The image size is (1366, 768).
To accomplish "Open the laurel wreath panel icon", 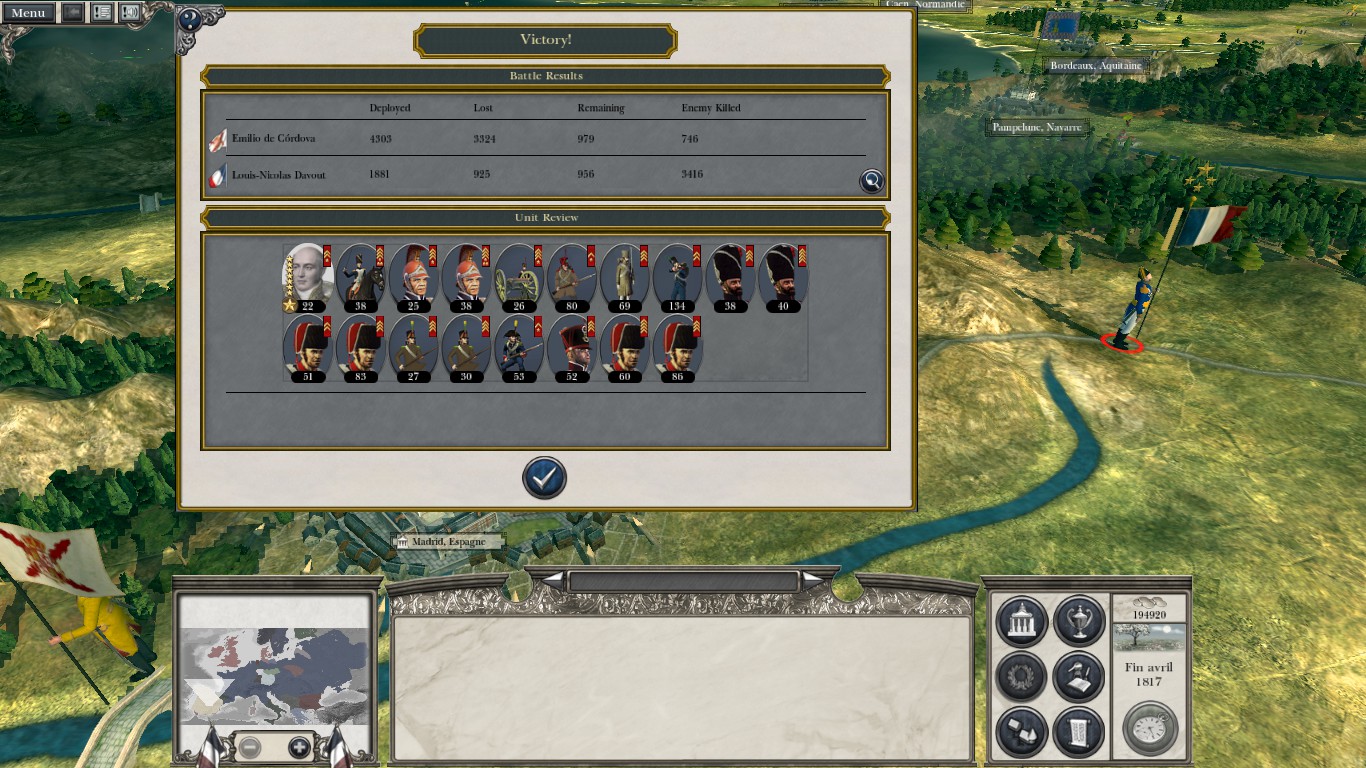I will click(1021, 677).
